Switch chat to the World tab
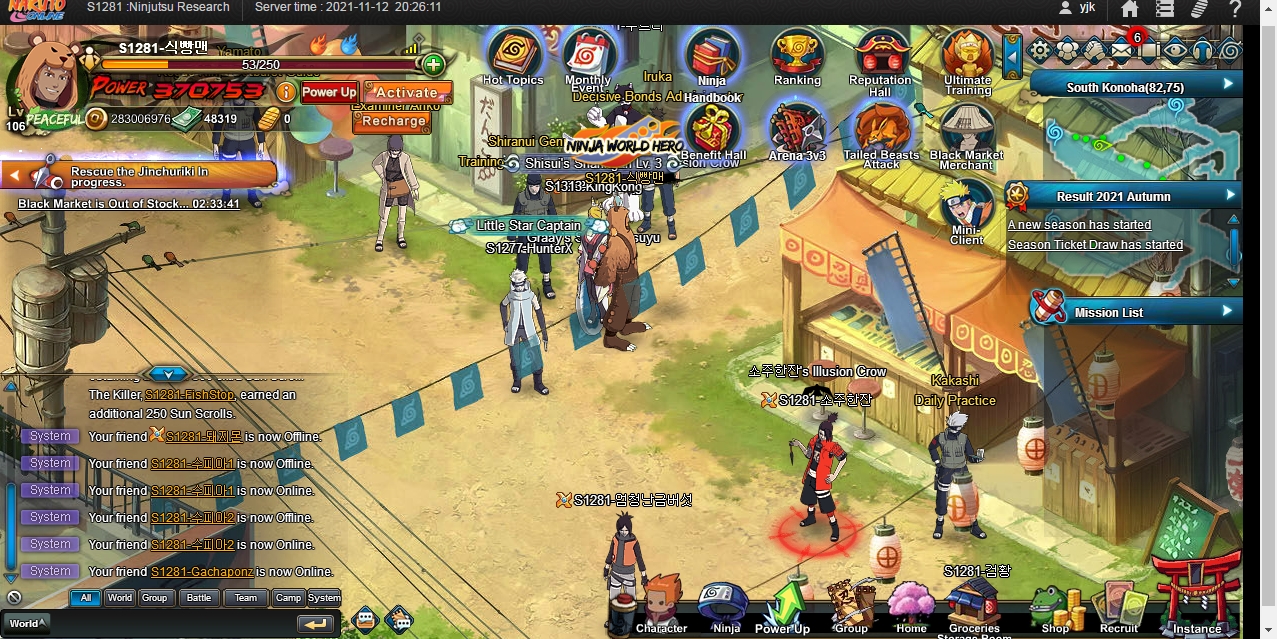1277x639 pixels. [x=120, y=598]
